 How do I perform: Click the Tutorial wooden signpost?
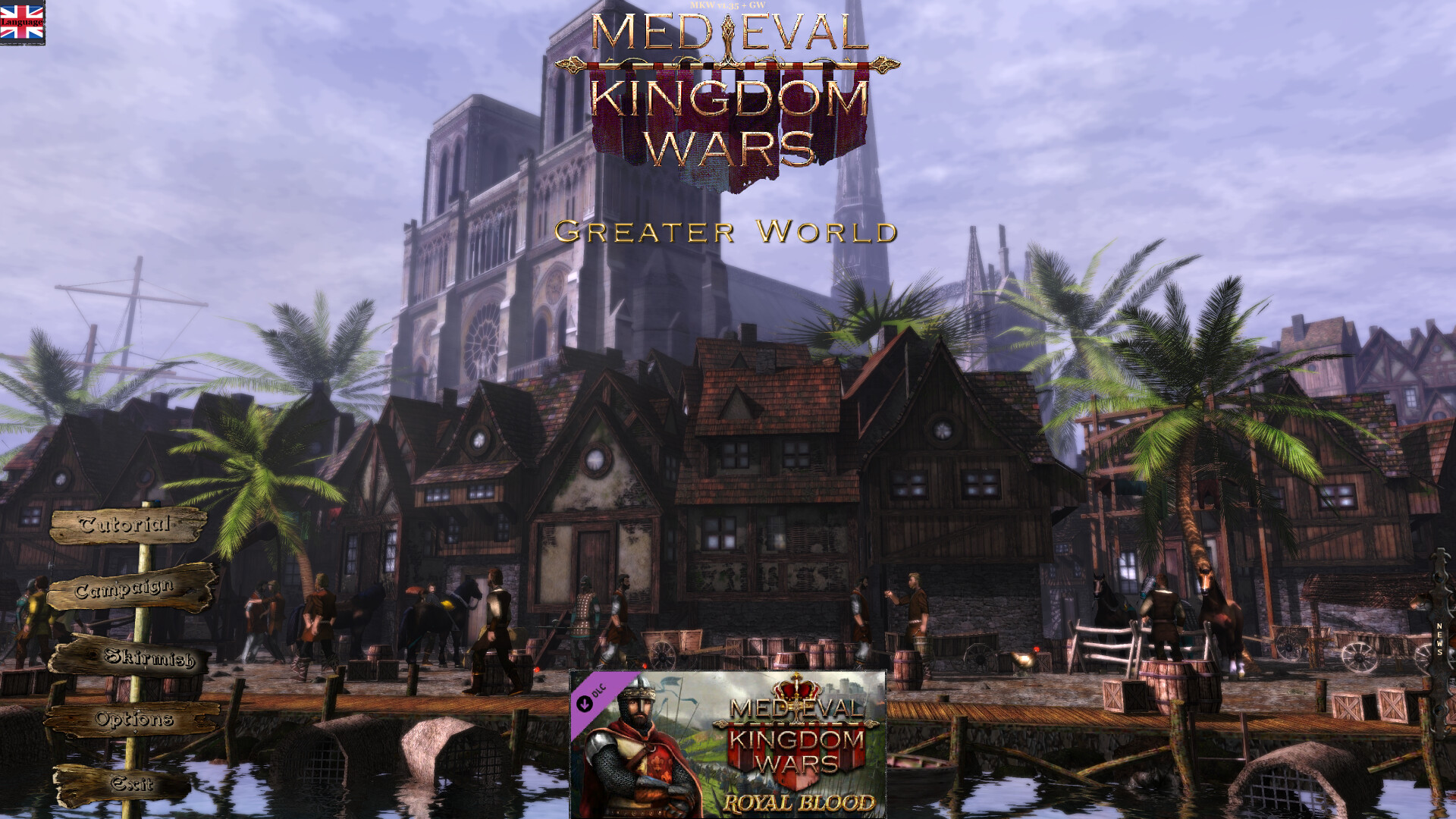click(125, 524)
